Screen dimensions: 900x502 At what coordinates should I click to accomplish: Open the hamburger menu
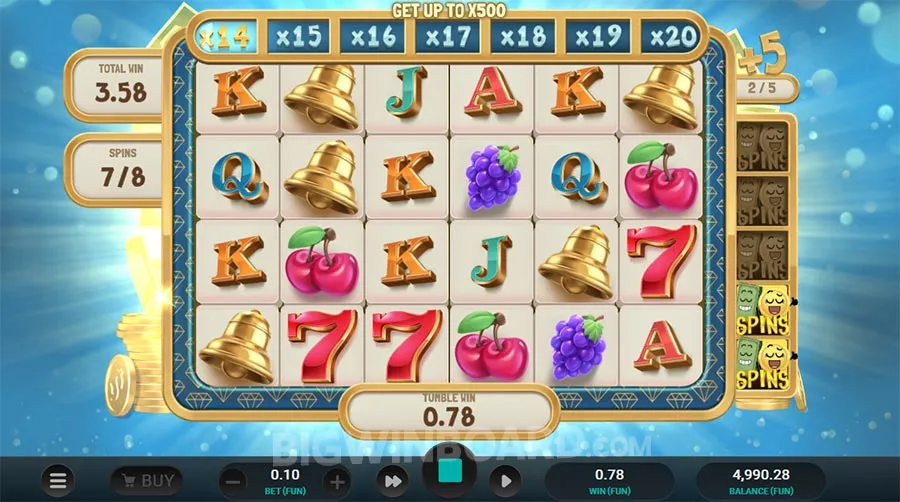pyautogui.click(x=59, y=480)
